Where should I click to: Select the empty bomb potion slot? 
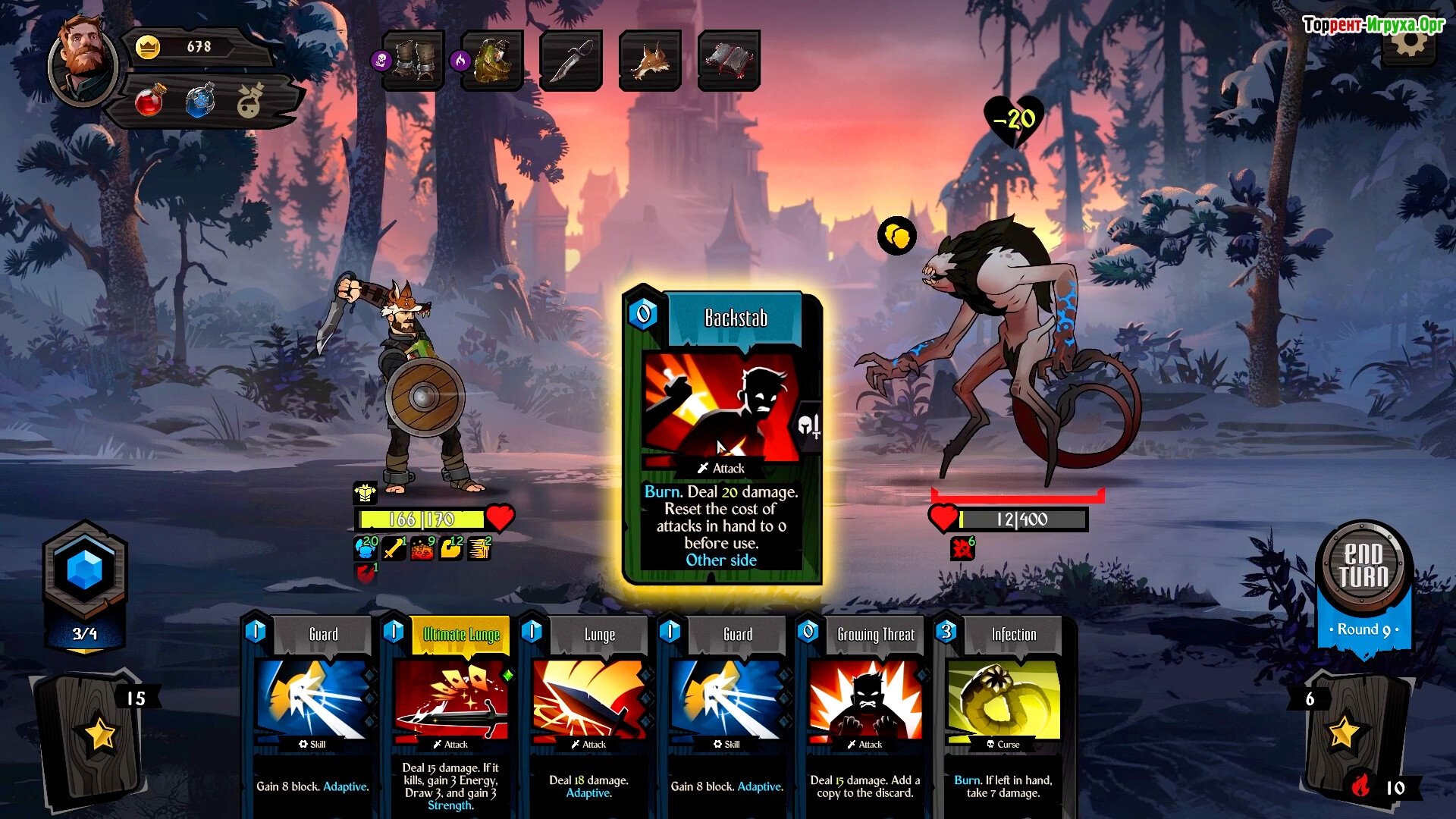250,101
